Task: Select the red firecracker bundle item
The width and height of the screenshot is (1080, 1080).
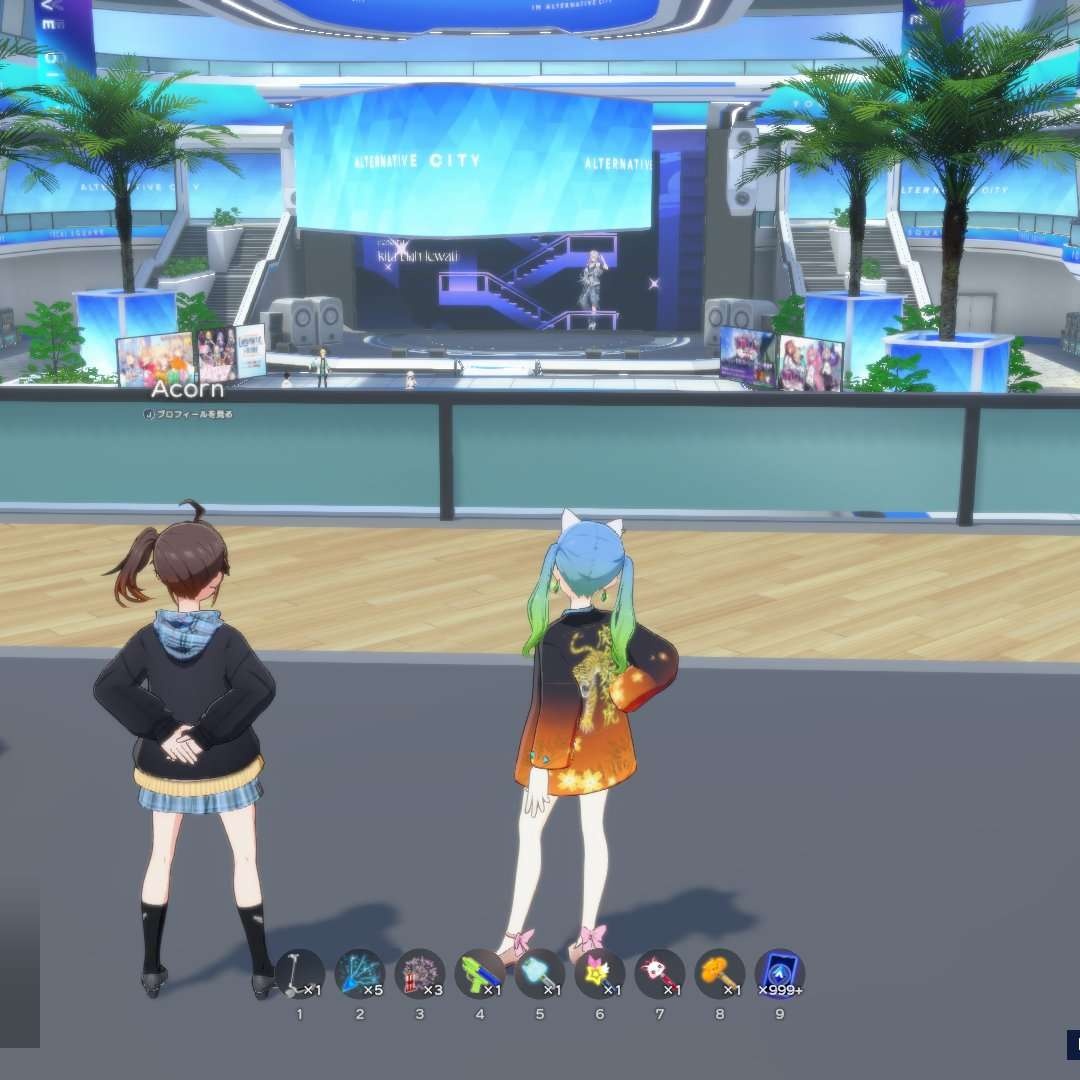Action: (419, 974)
